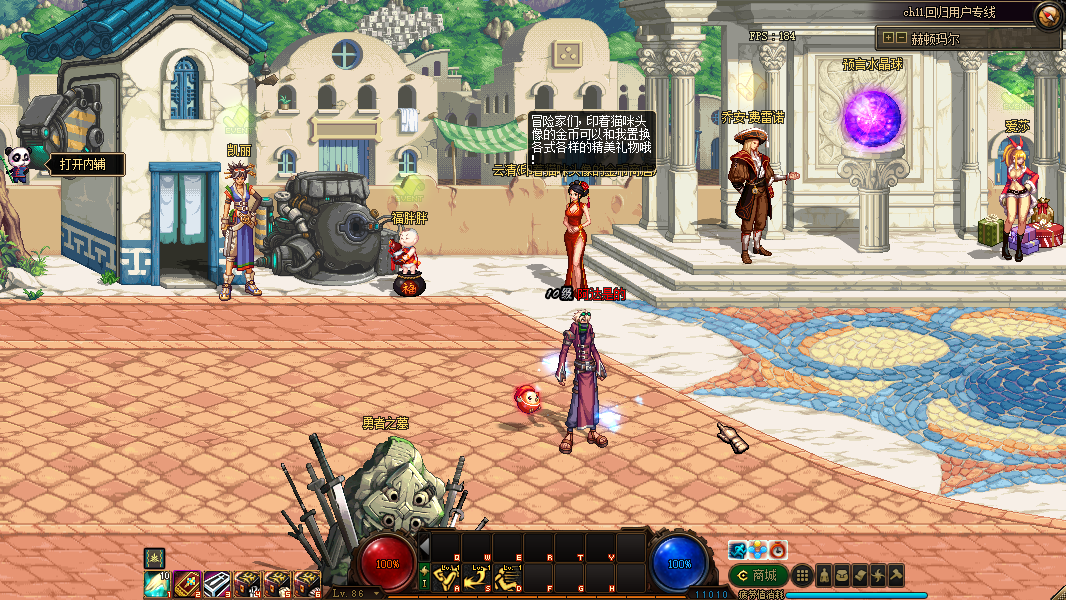Click the minus button beside 赫顿玛尔
This screenshot has height=600, width=1066.
(x=901, y=38)
